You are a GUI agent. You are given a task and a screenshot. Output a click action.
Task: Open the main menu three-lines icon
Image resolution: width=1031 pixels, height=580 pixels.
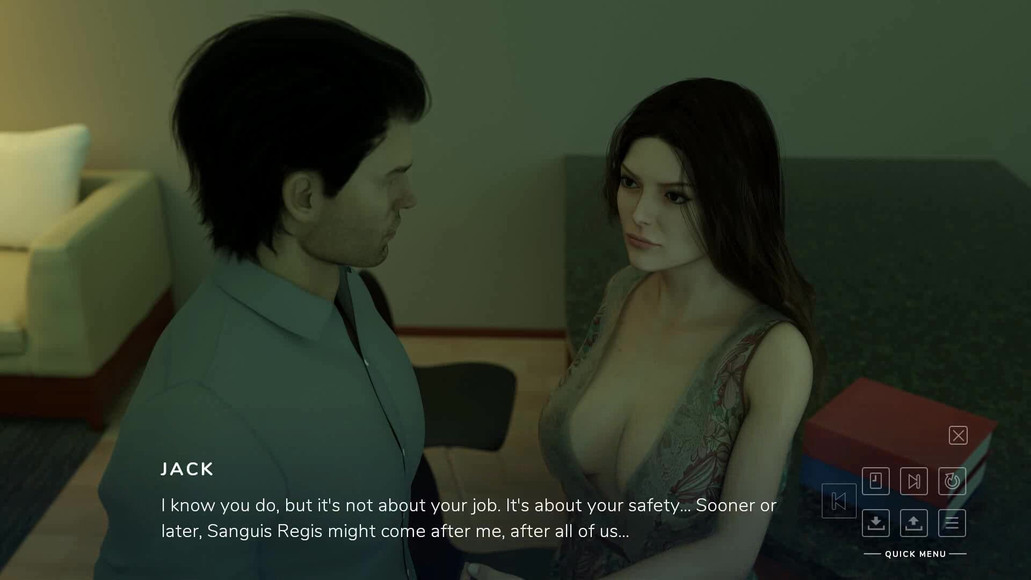pyautogui.click(x=952, y=522)
